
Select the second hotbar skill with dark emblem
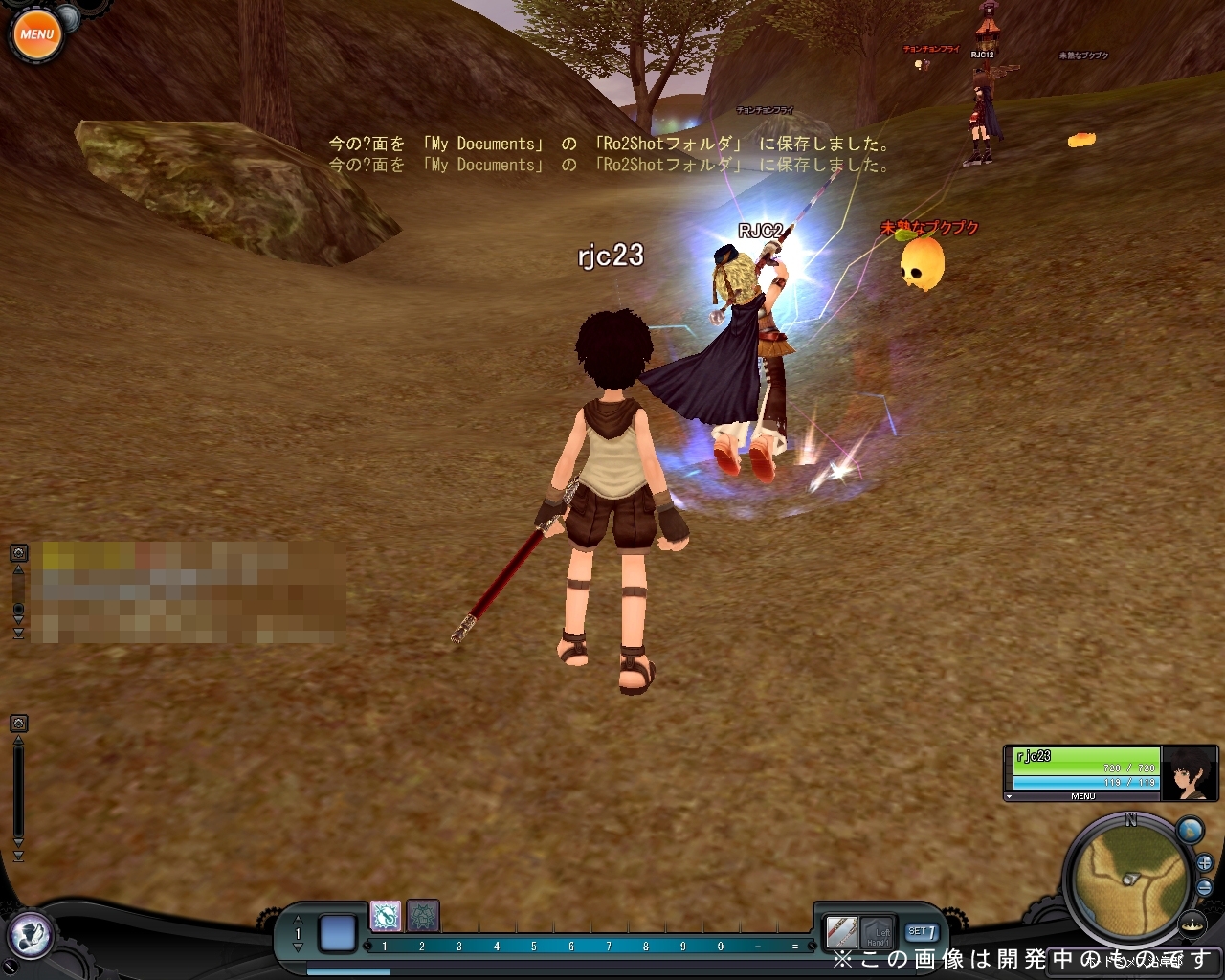point(422,916)
